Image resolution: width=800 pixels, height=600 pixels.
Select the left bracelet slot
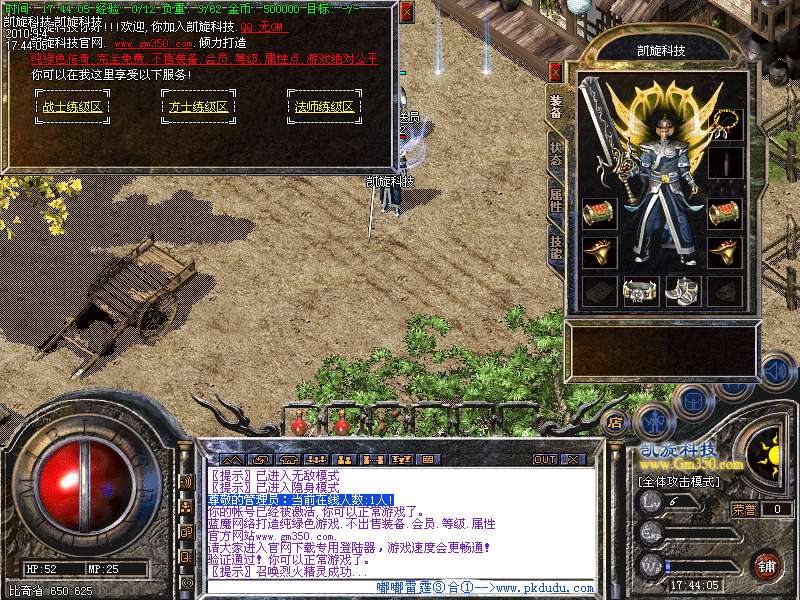pos(599,213)
